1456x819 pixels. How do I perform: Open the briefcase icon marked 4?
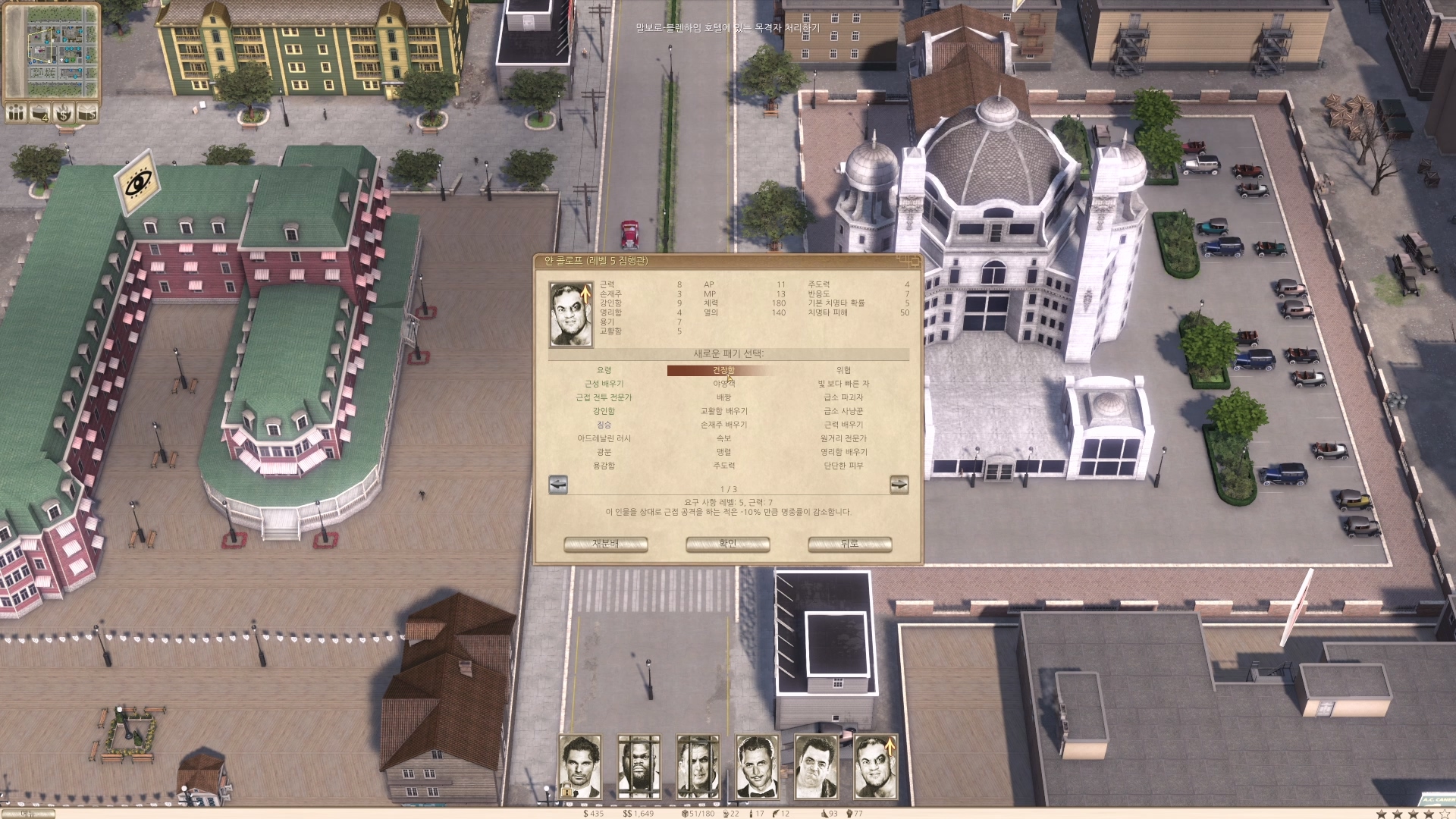pos(39,113)
